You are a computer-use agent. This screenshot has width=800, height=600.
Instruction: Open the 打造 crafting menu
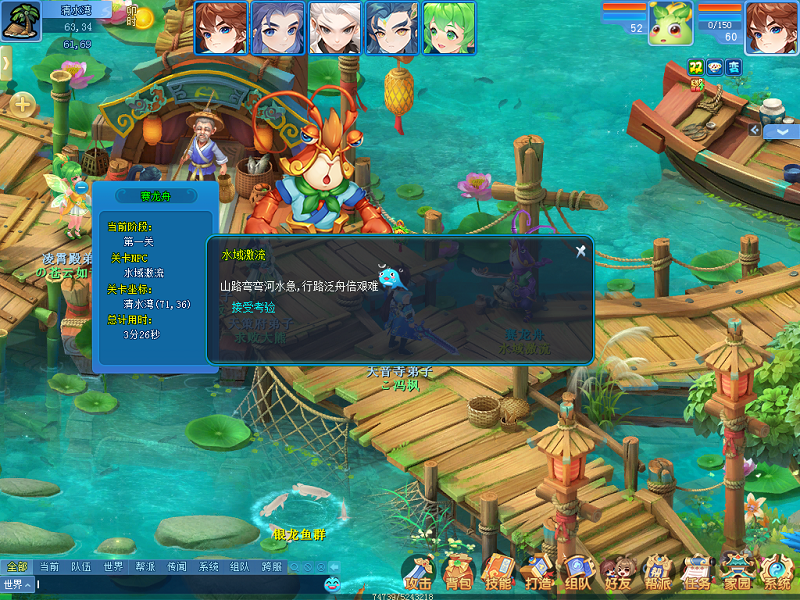(537, 574)
